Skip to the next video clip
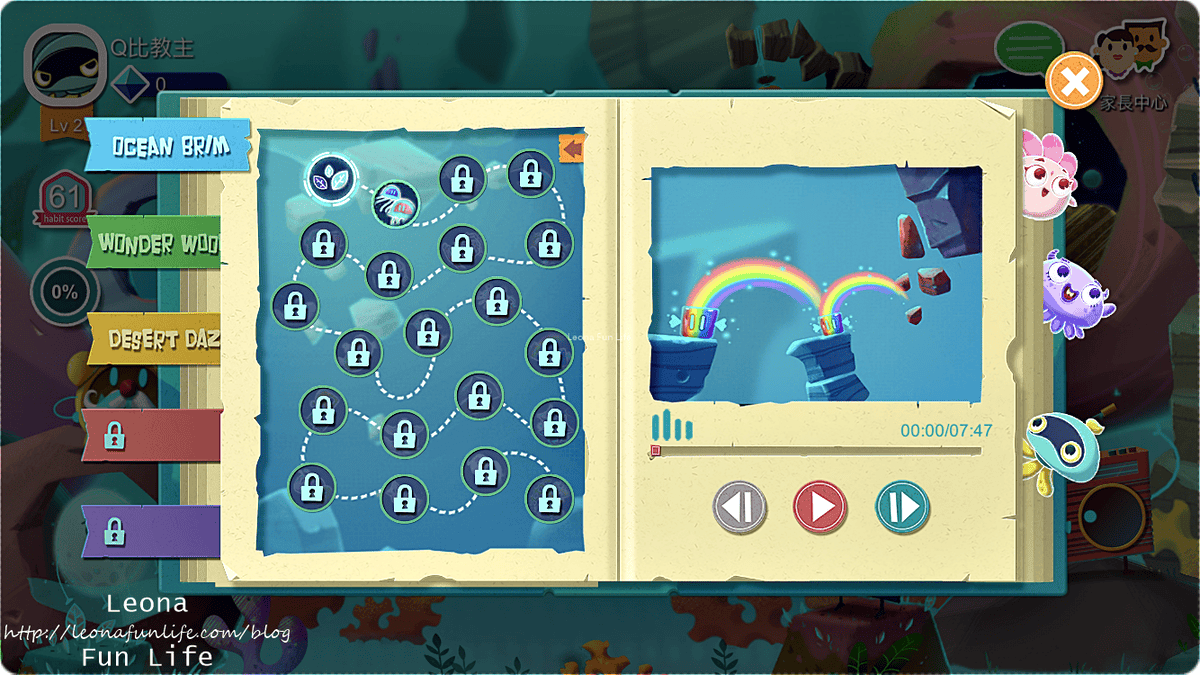The image size is (1200, 675). [902, 507]
